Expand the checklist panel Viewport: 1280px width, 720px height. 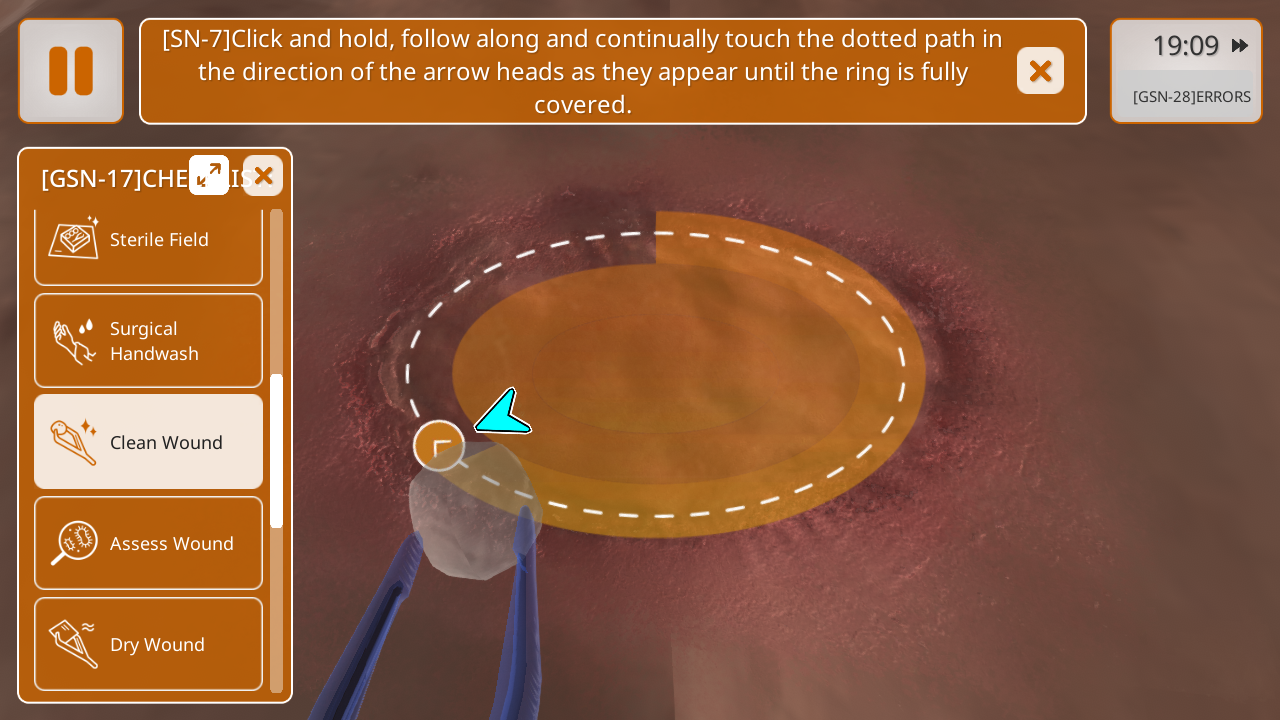[209, 175]
